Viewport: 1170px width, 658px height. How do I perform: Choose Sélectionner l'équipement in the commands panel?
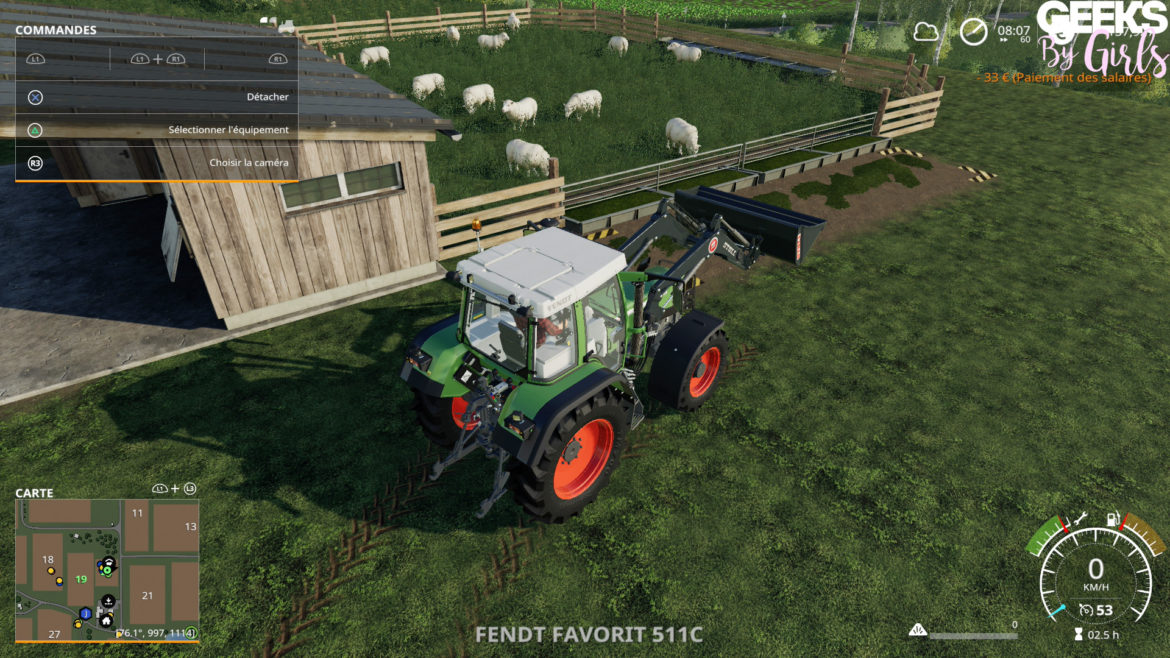(156, 130)
